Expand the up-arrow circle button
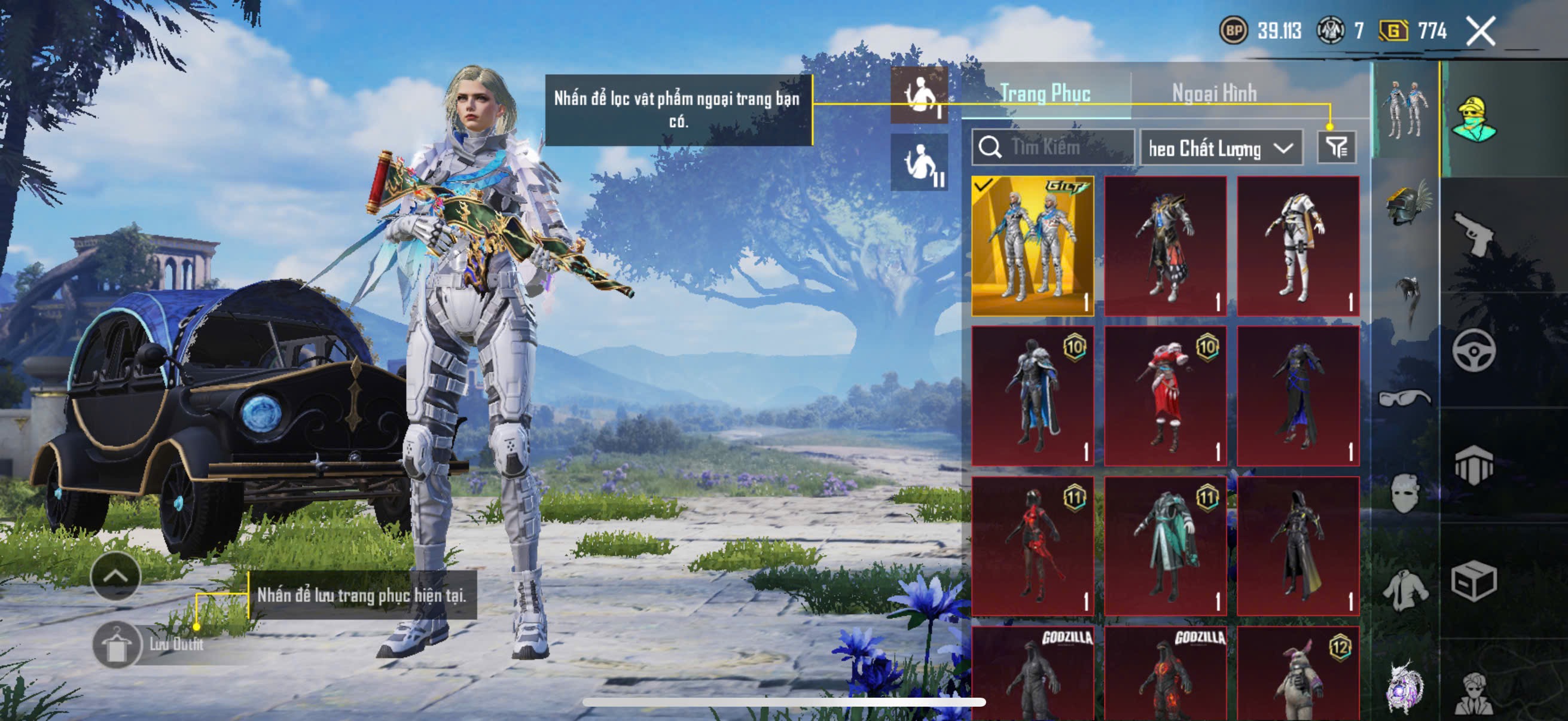 115,576
